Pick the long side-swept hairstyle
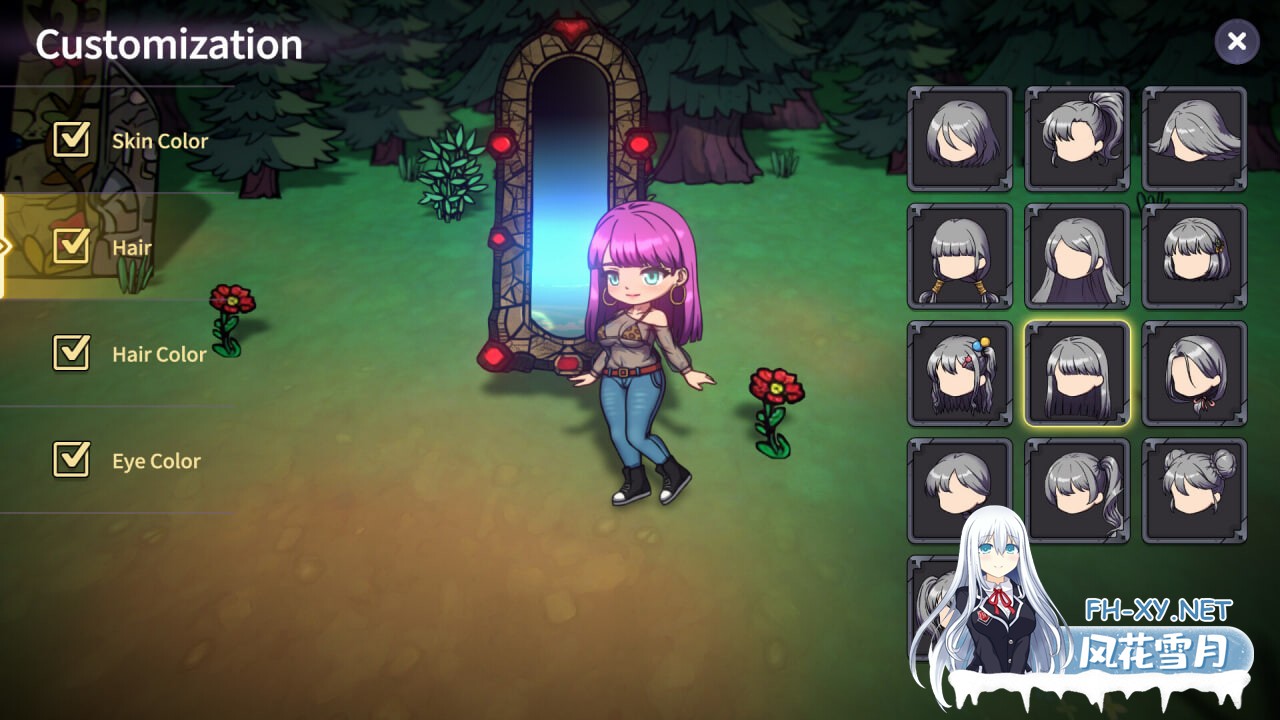 1195,139
